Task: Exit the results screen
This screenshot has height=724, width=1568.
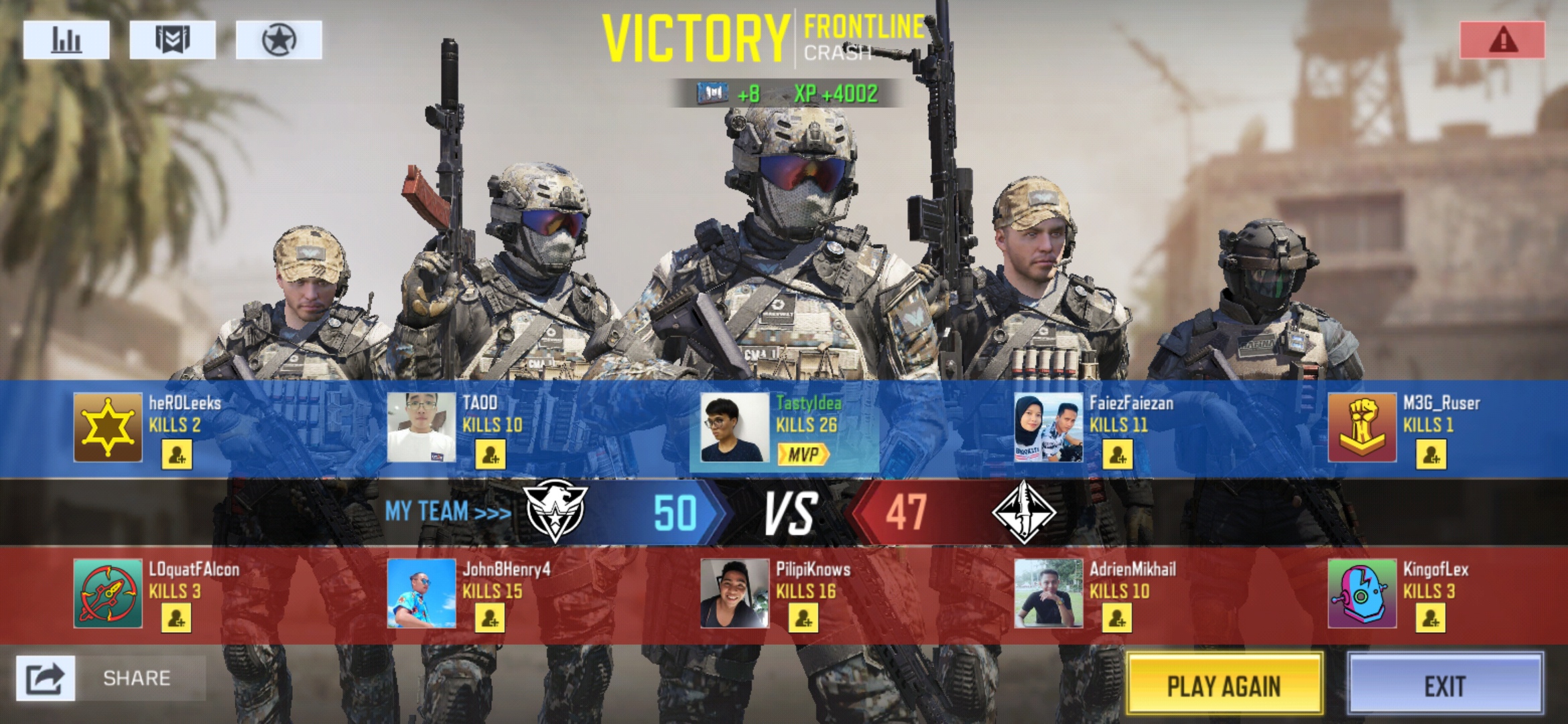Action: [1445, 685]
